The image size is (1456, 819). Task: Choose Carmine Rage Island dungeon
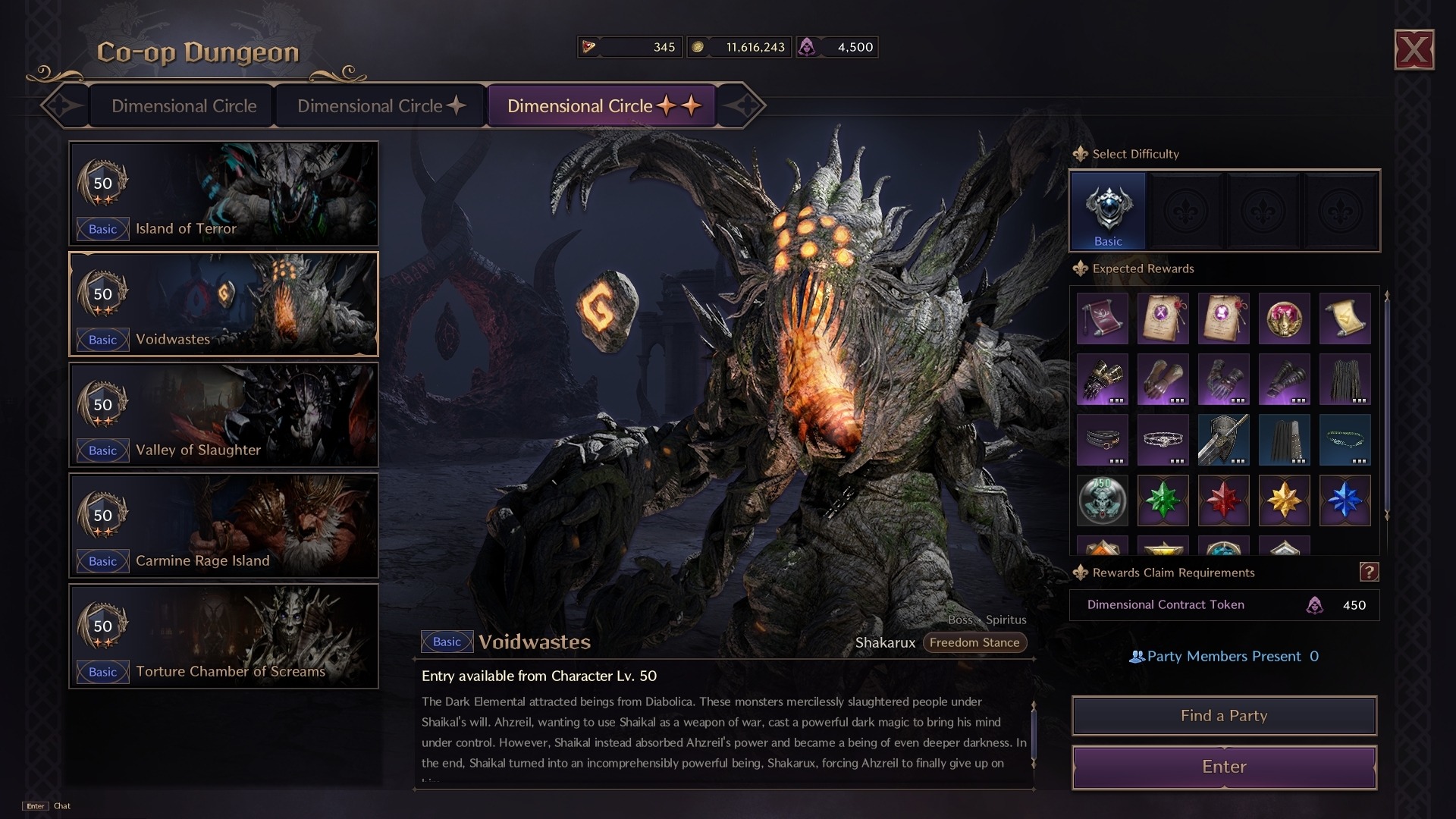(x=224, y=526)
